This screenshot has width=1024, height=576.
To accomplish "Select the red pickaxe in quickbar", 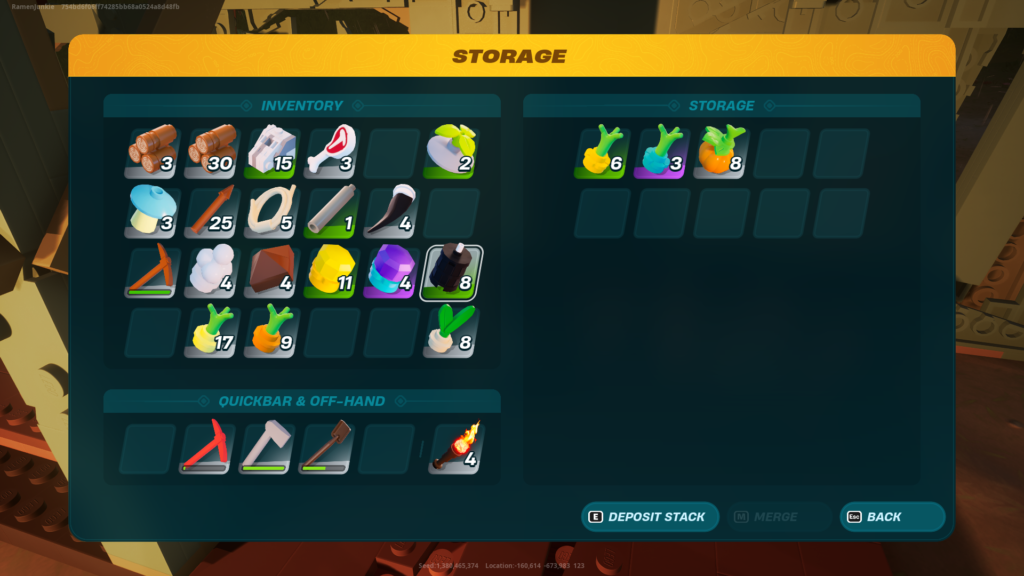I will pos(207,448).
